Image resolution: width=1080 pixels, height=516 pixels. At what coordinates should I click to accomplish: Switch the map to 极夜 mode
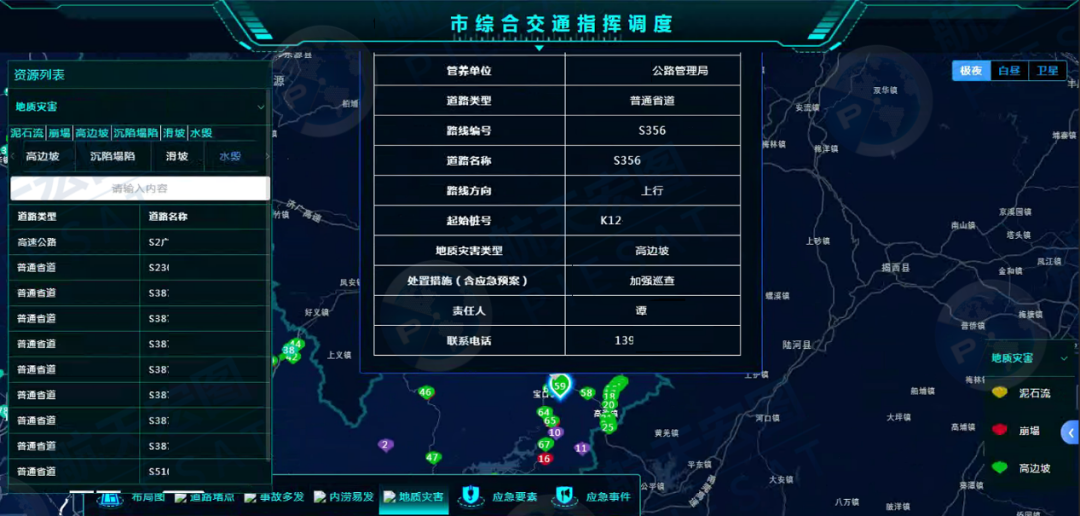coord(971,71)
